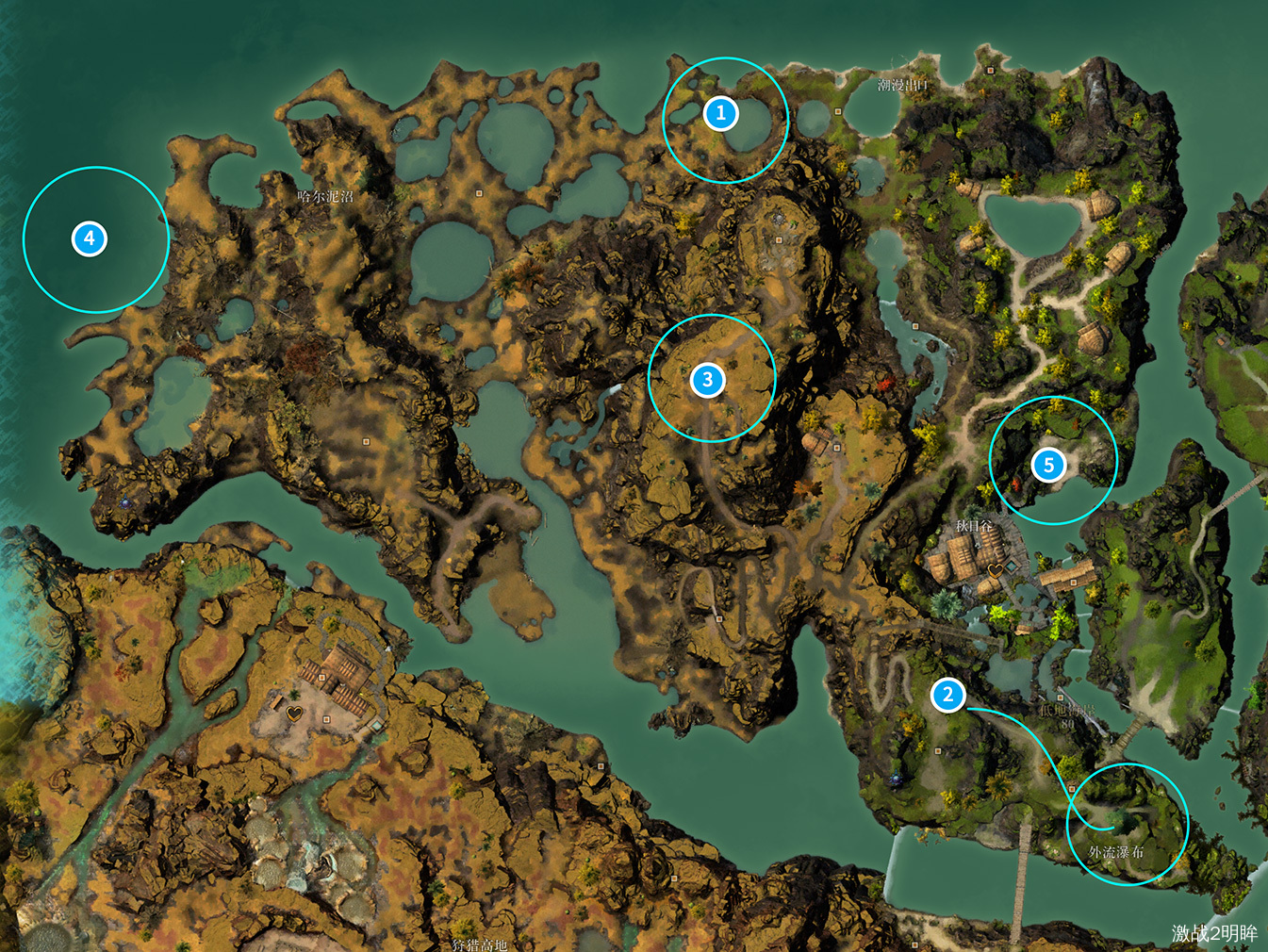This screenshot has height=952, width=1268.
Task: Open map marker number 5
Action: [x=1048, y=465]
